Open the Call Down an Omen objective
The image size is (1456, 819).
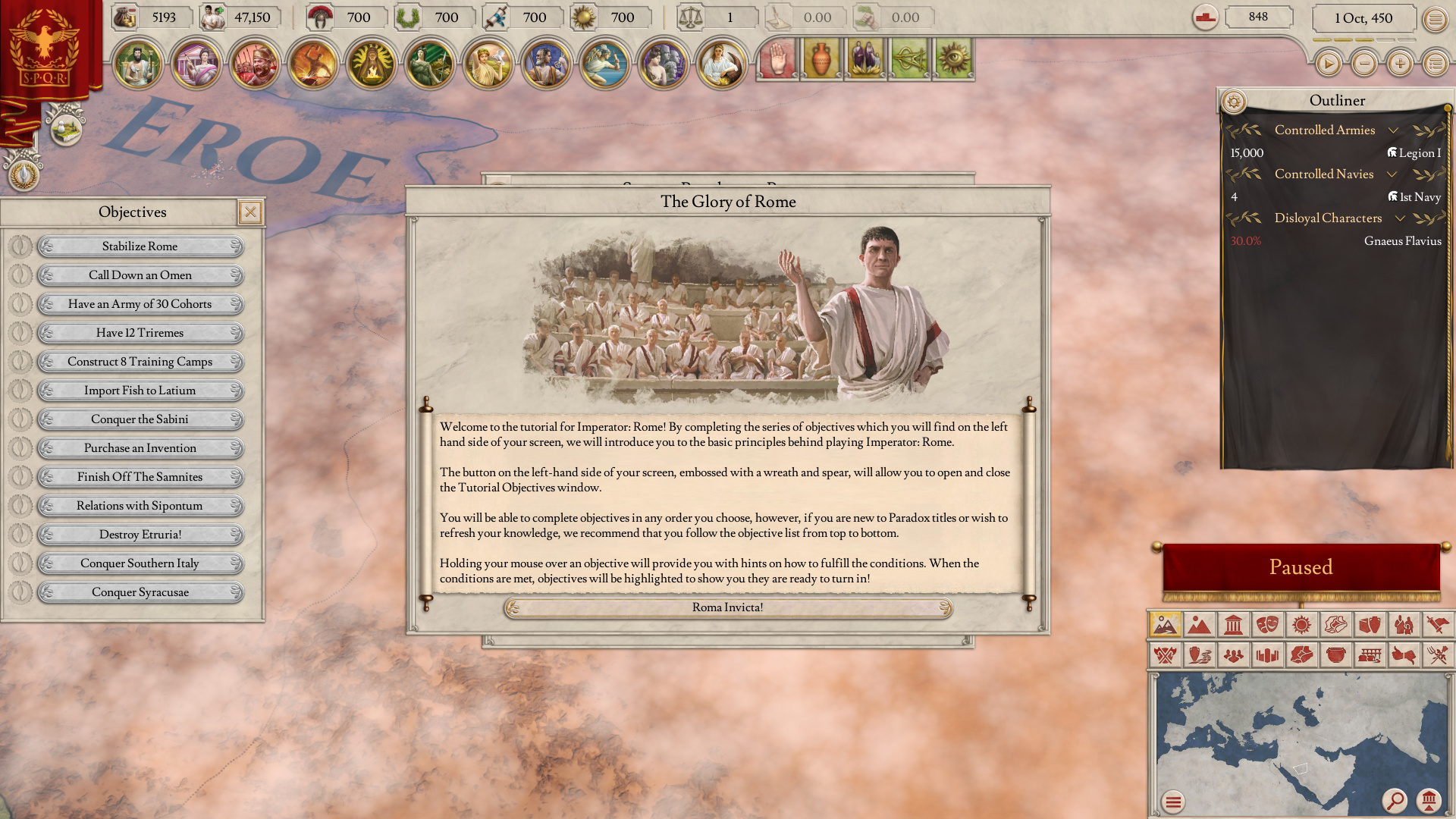[x=140, y=275]
